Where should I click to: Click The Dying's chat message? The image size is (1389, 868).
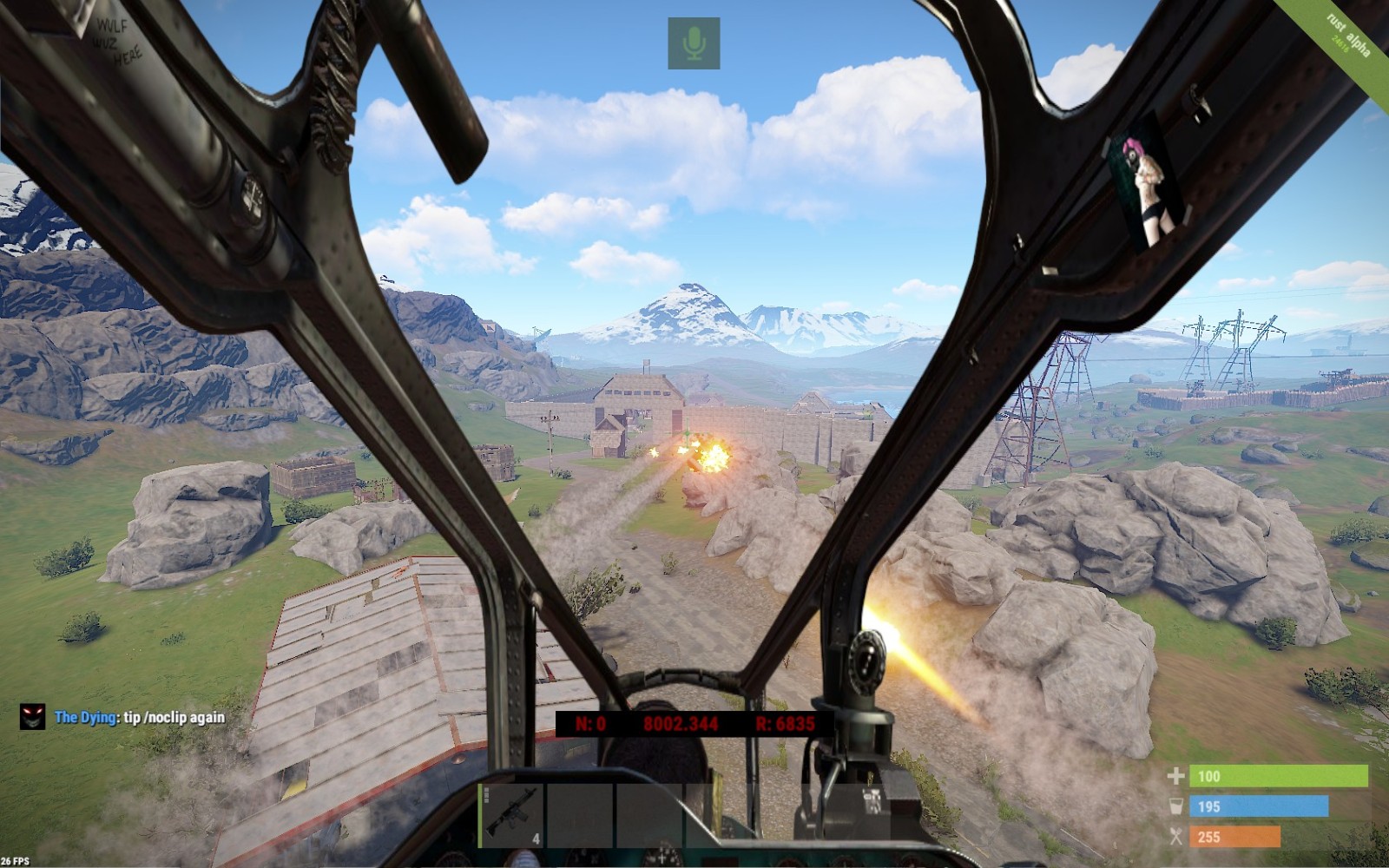(140, 718)
